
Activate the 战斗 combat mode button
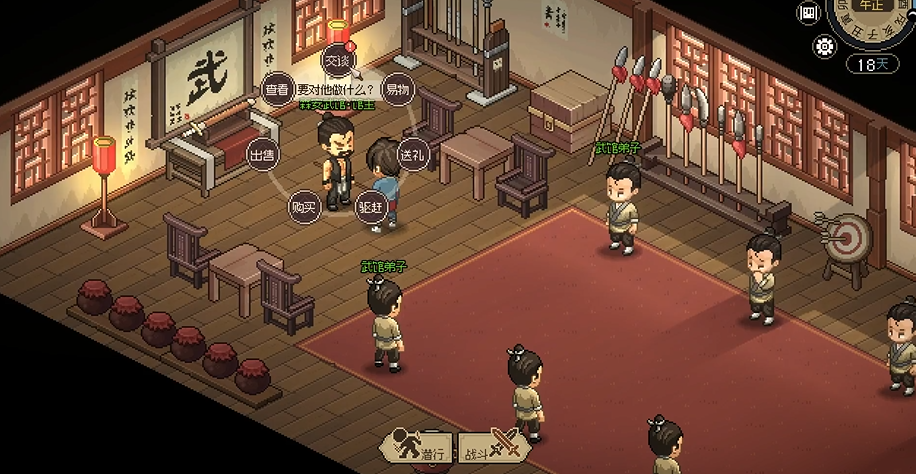(x=491, y=451)
